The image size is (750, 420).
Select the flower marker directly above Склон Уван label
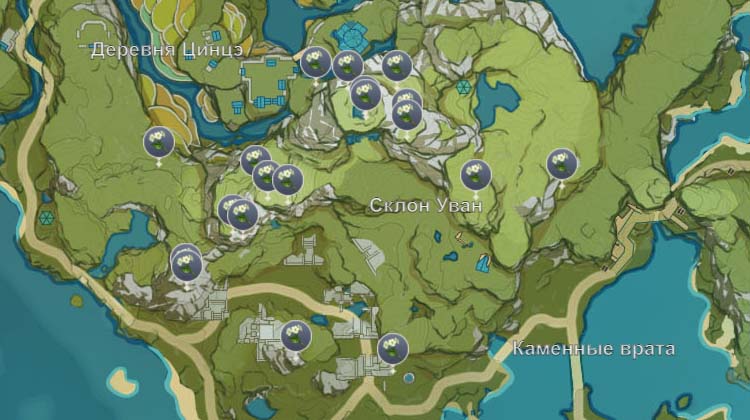point(475,175)
